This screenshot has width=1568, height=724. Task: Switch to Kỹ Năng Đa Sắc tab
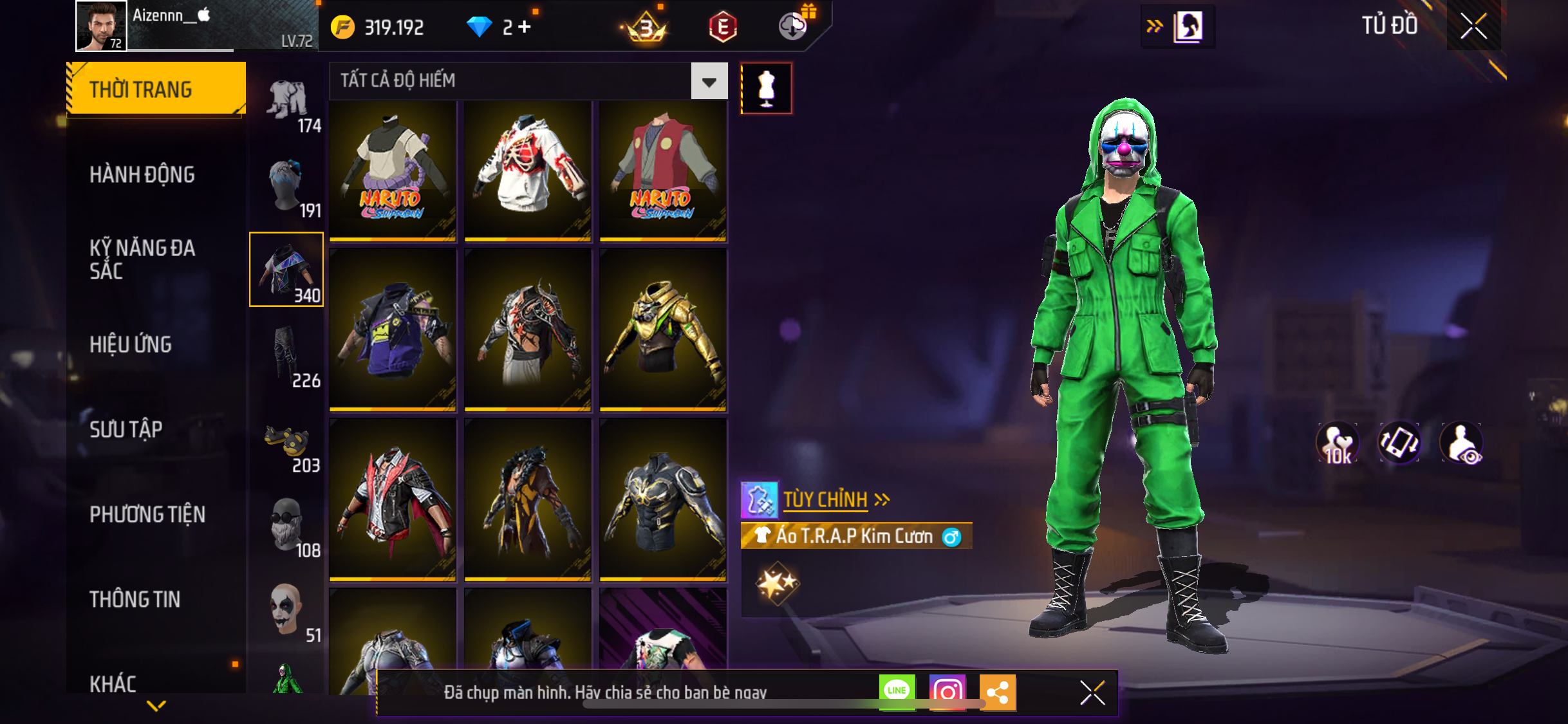pyautogui.click(x=142, y=259)
